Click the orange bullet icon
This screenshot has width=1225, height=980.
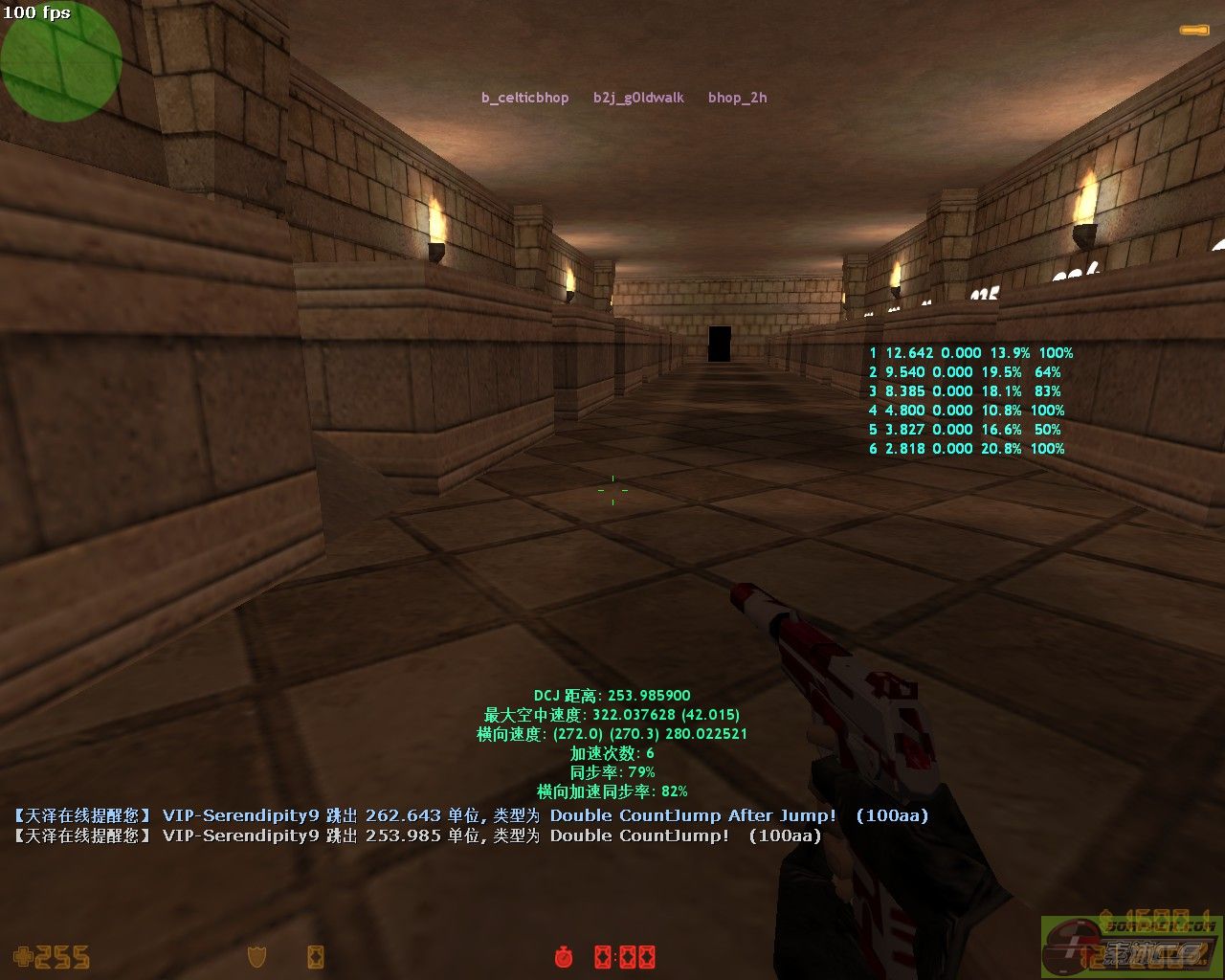(x=1193, y=31)
